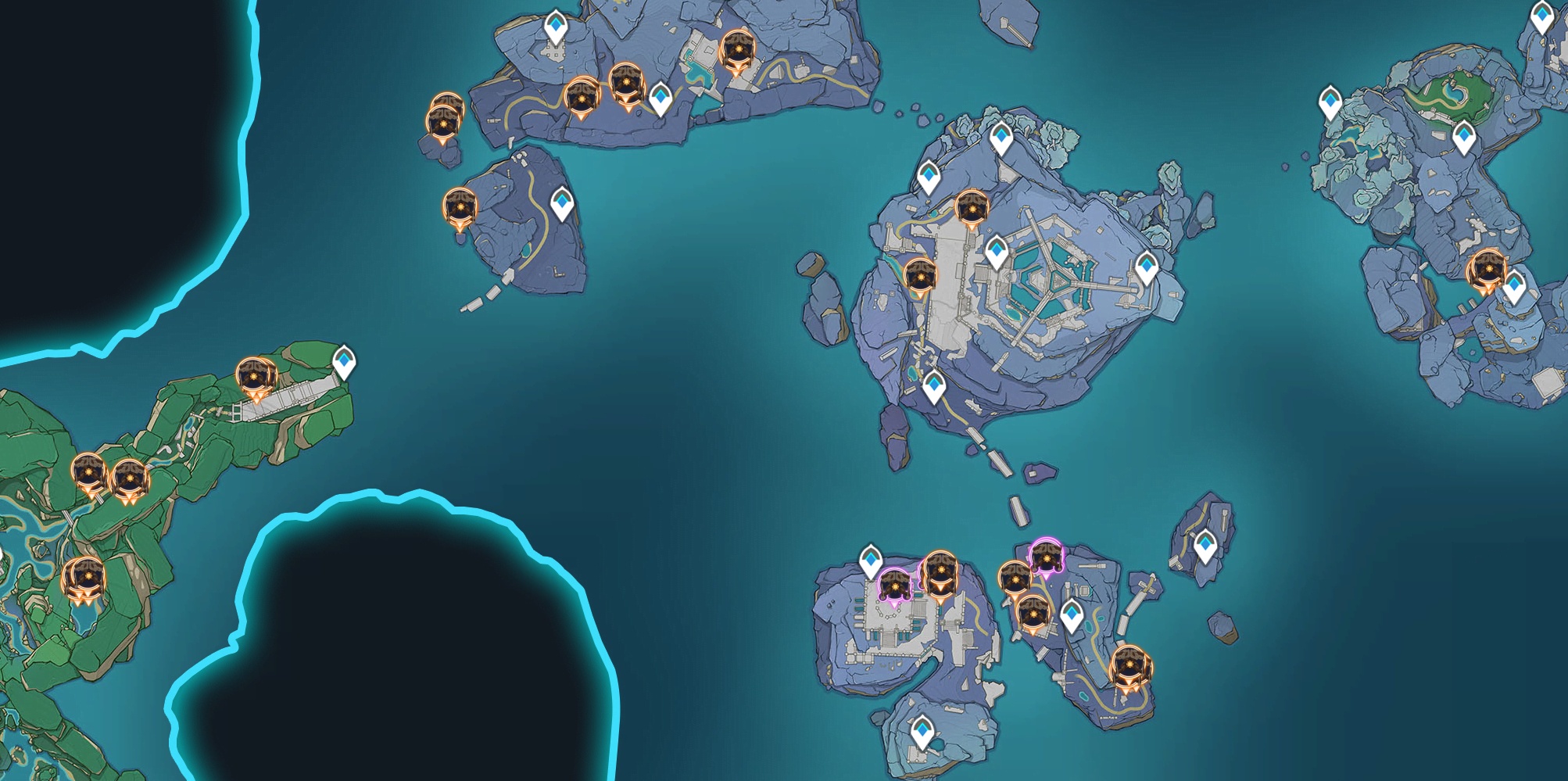Choose the waypoint on the small islet east of the southern islands

pos(1205,546)
